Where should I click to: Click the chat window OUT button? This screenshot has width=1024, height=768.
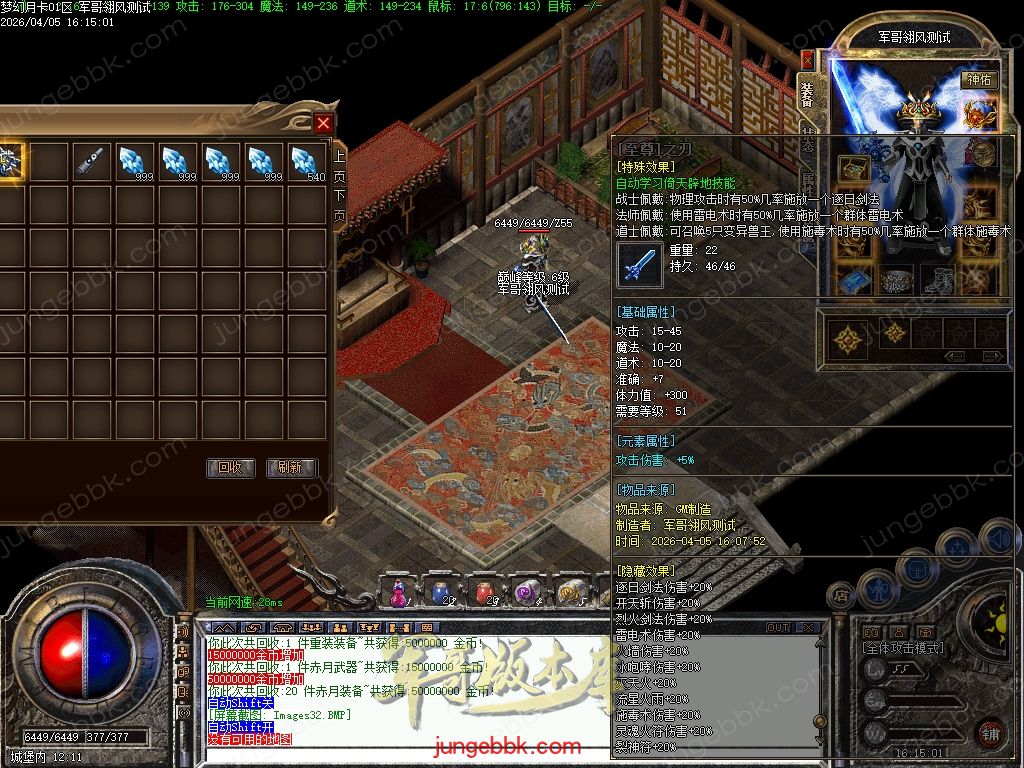click(778, 628)
